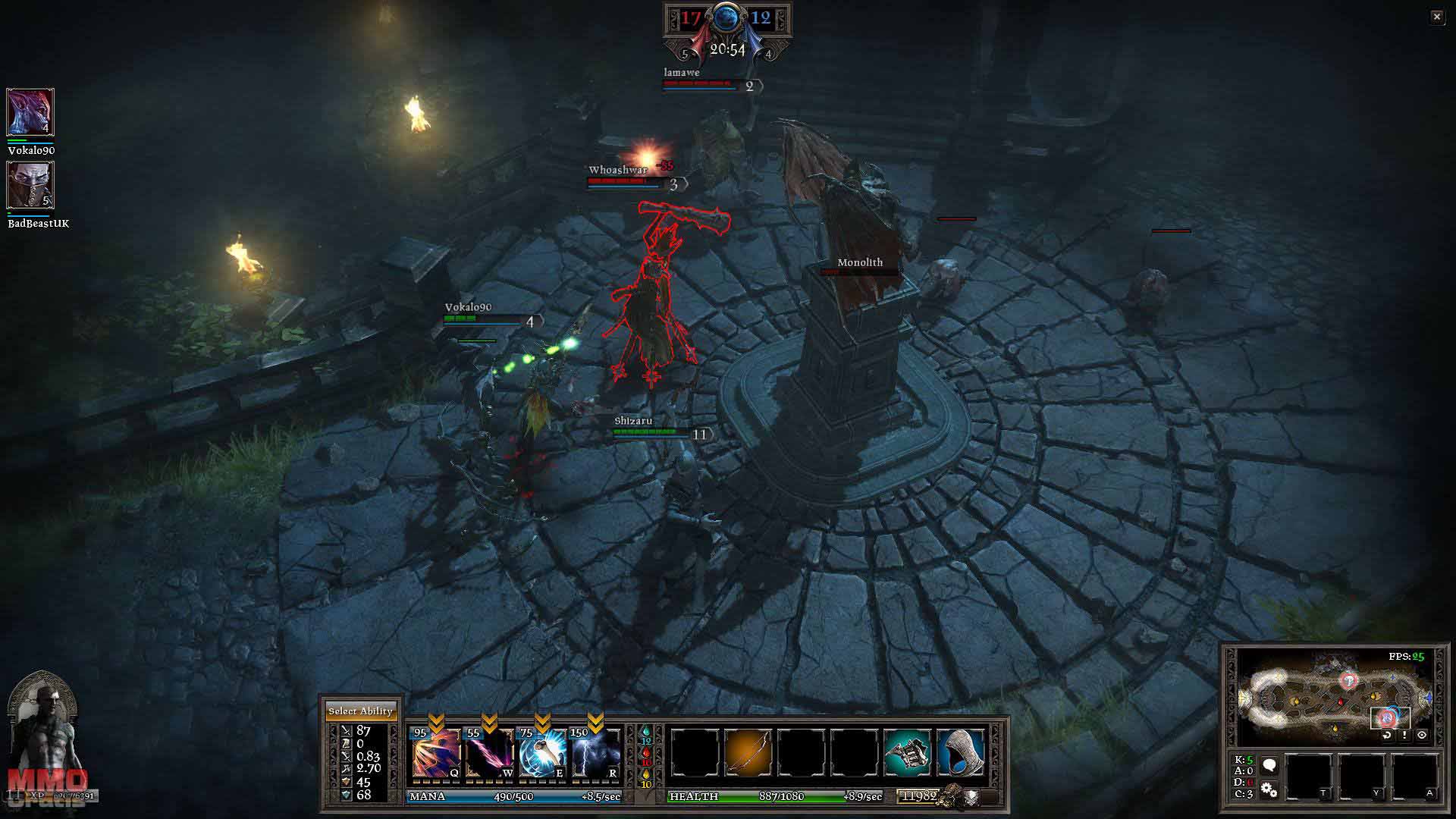Trigger the R lightning storm ability

point(595,753)
